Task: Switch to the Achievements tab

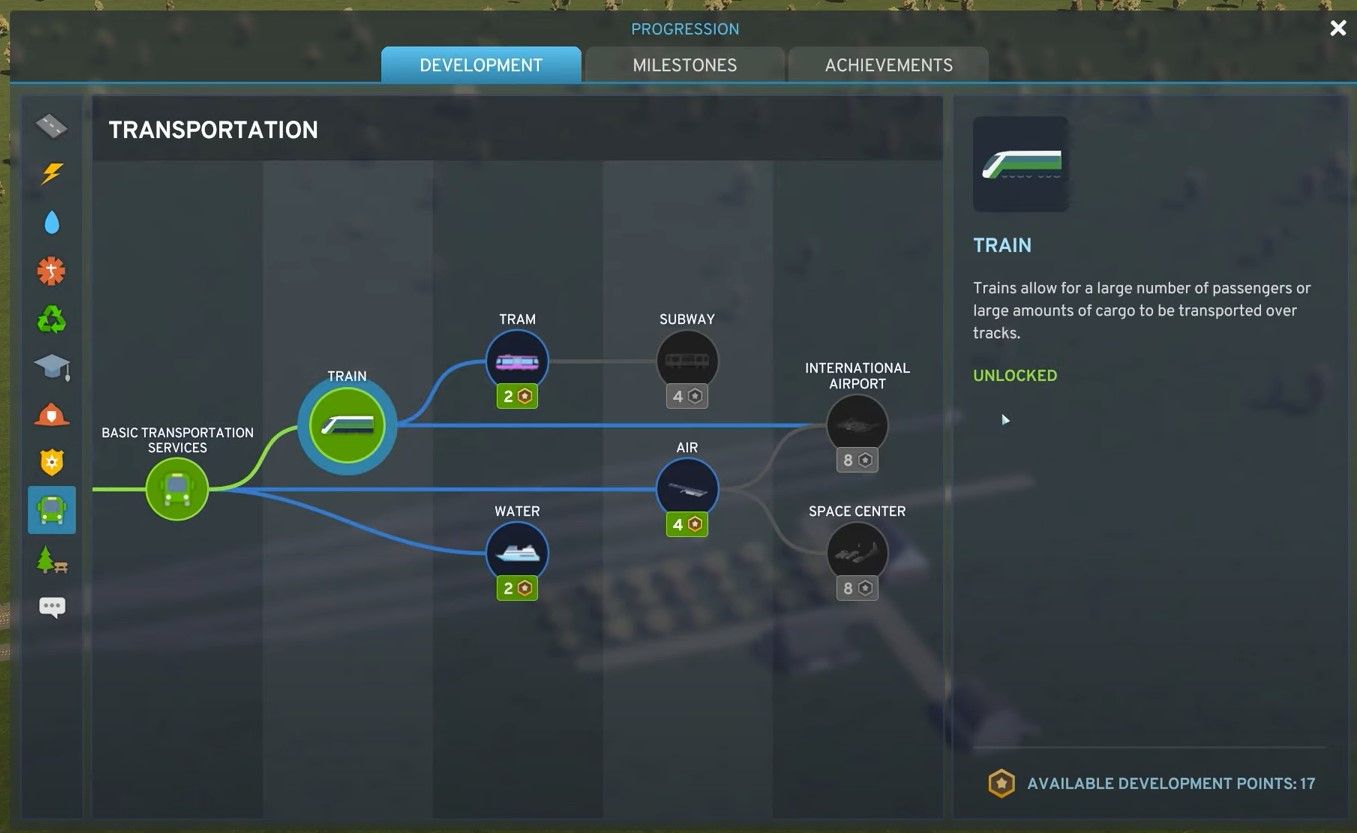Action: 888,64
